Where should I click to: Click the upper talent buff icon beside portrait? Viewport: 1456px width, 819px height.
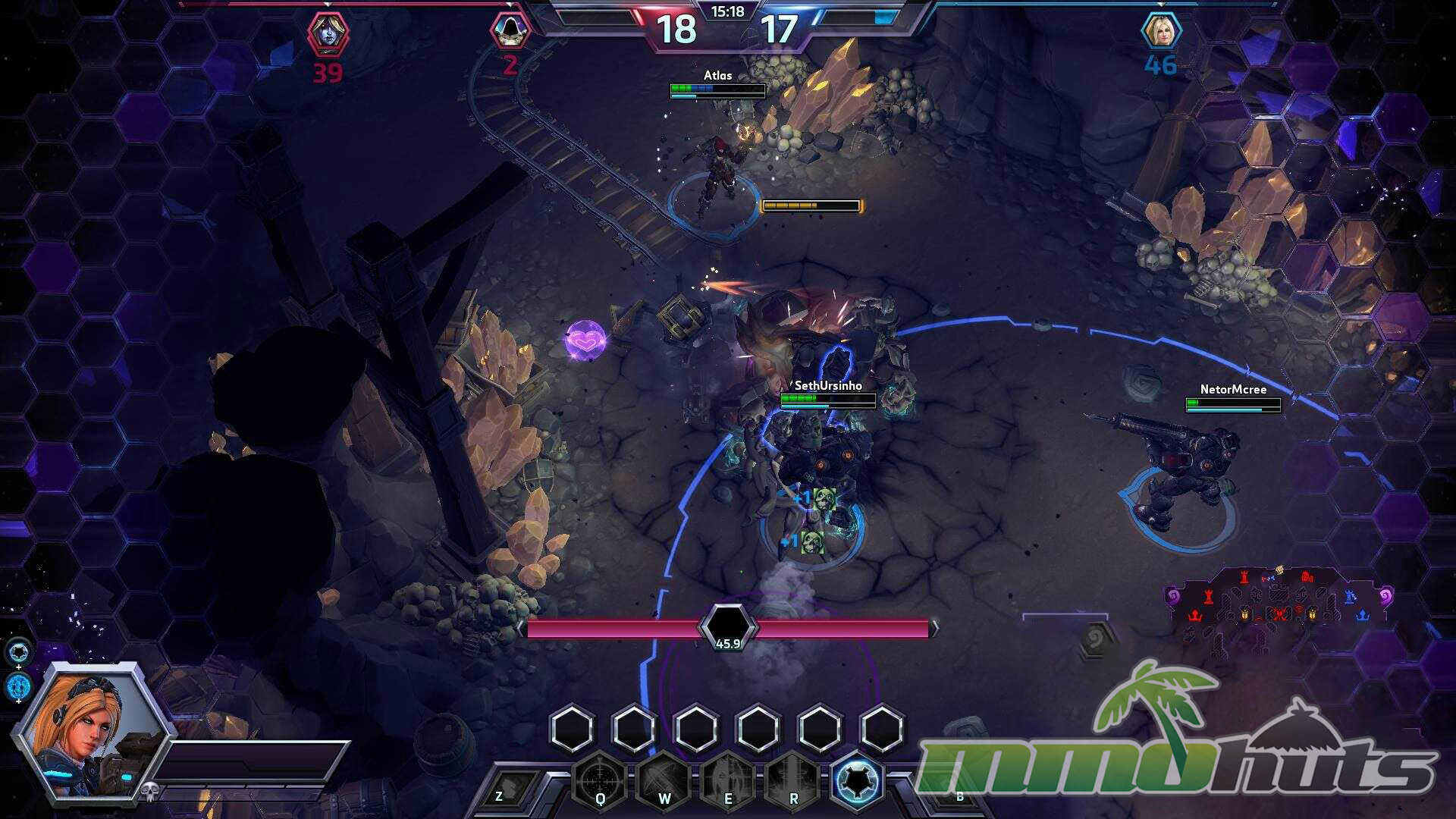tap(19, 651)
